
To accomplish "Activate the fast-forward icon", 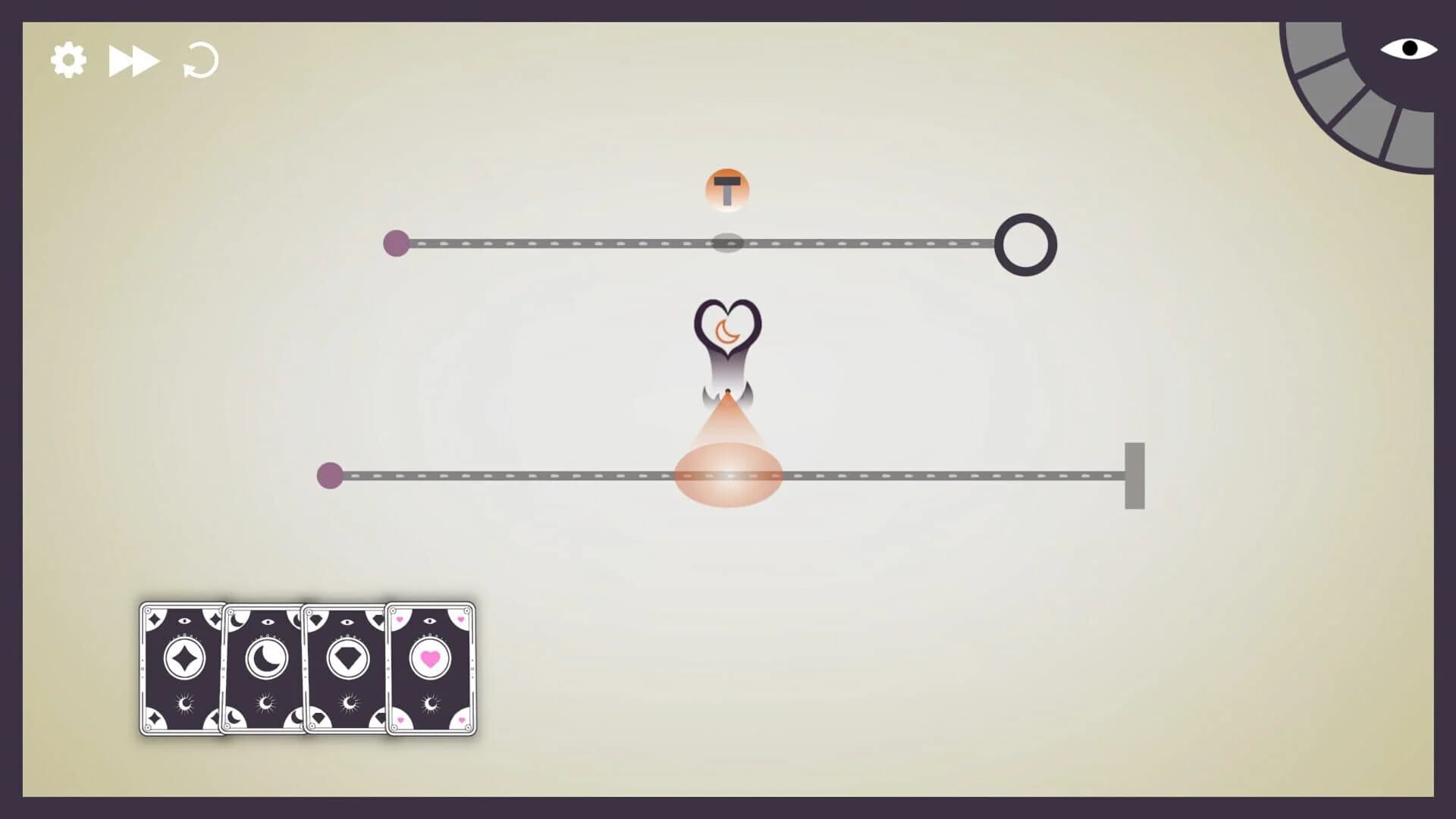I will coord(134,59).
